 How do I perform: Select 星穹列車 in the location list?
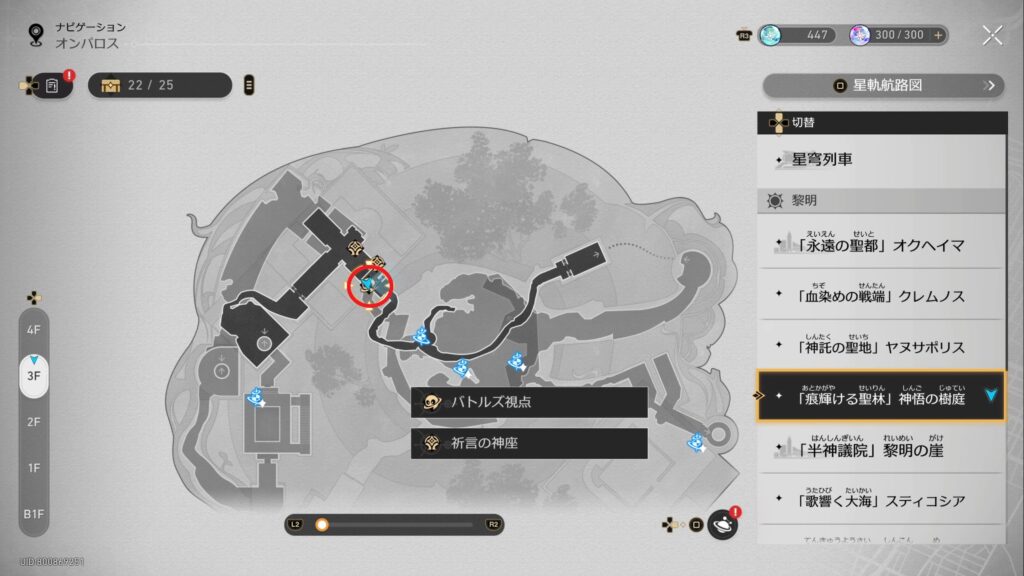click(x=880, y=160)
